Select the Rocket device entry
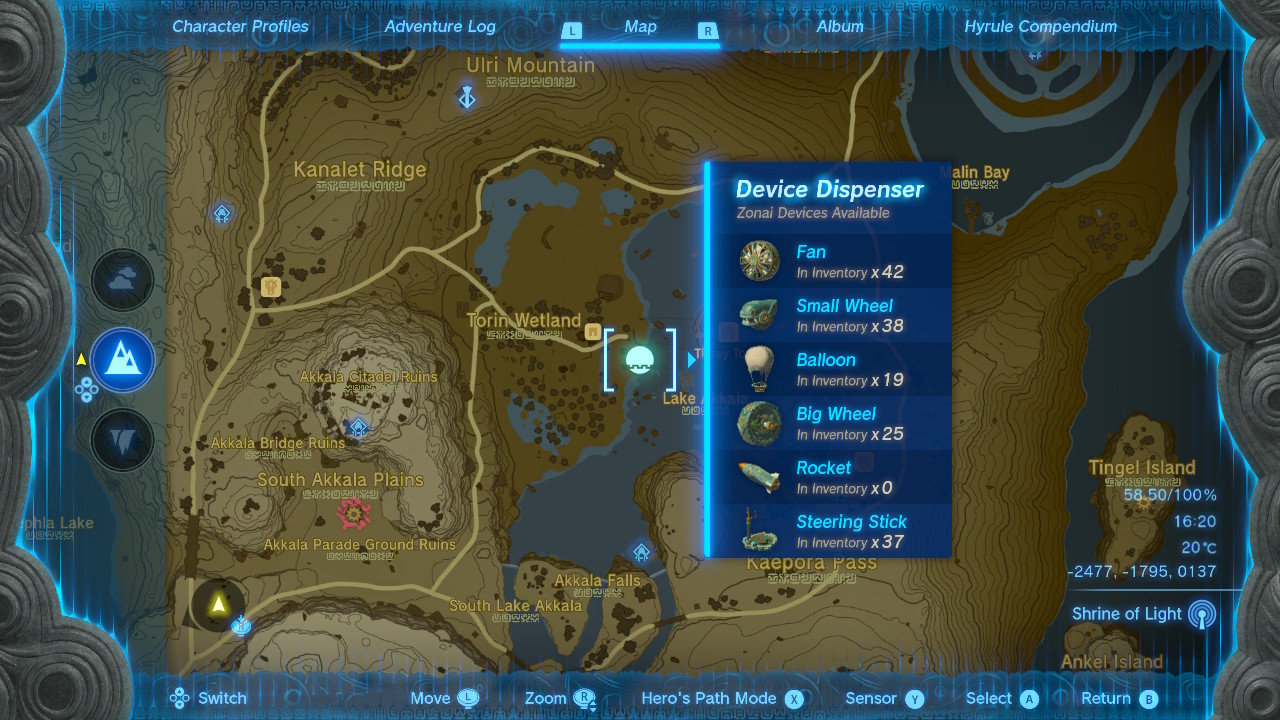1280x720 pixels. click(830, 477)
